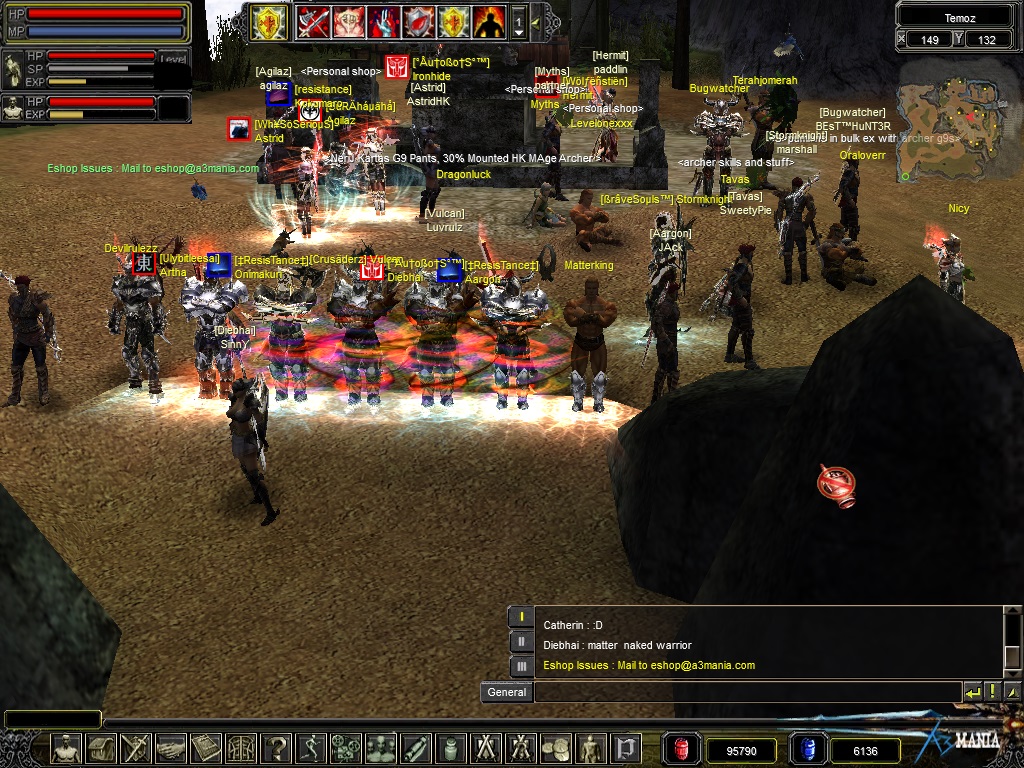Viewport: 1024px width, 768px height.
Task: Open the book icon in toolbar
Action: pos(206,748)
